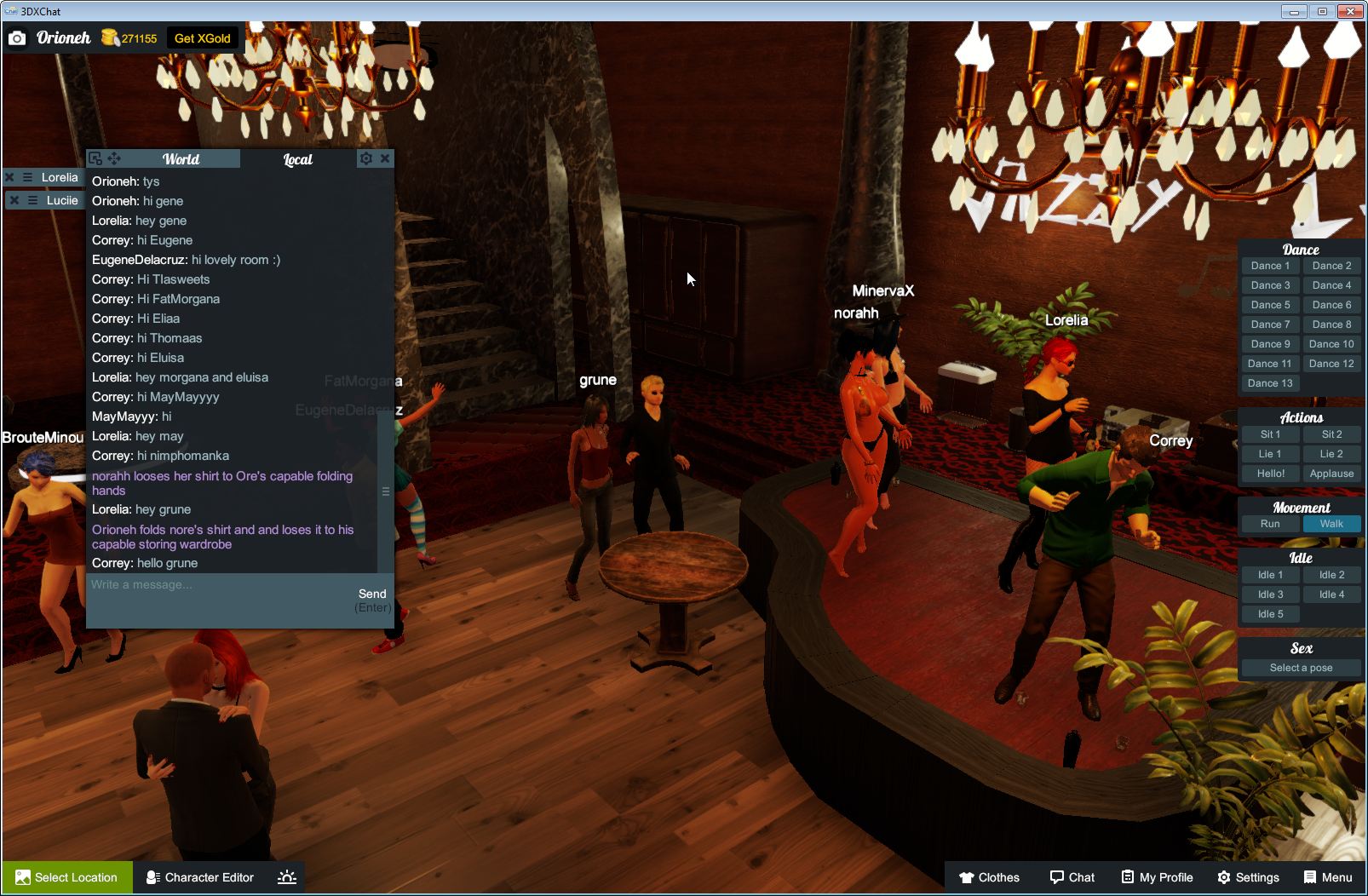Open the camera/screenshot tool top-left

coord(17,37)
